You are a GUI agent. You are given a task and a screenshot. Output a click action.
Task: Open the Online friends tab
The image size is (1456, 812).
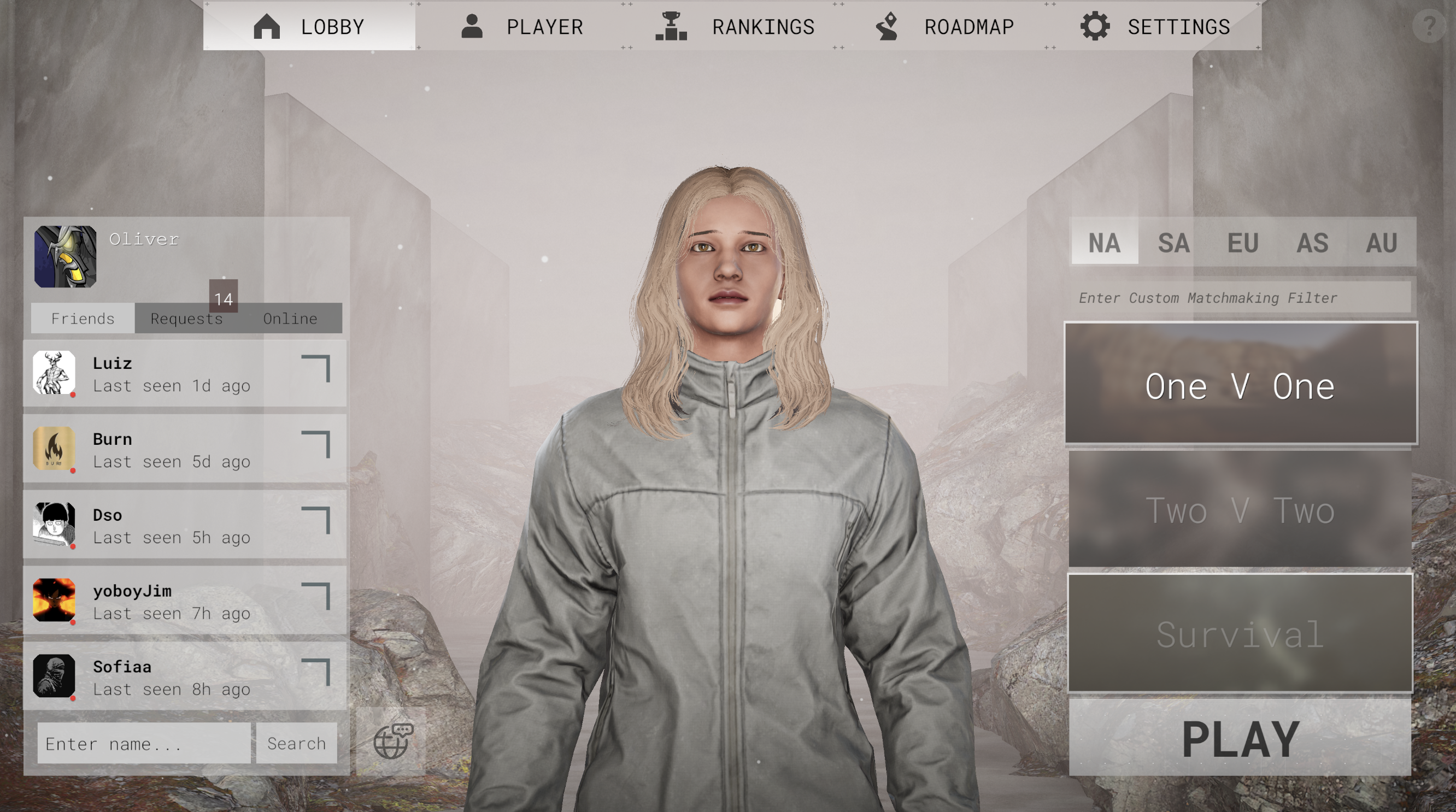click(289, 318)
